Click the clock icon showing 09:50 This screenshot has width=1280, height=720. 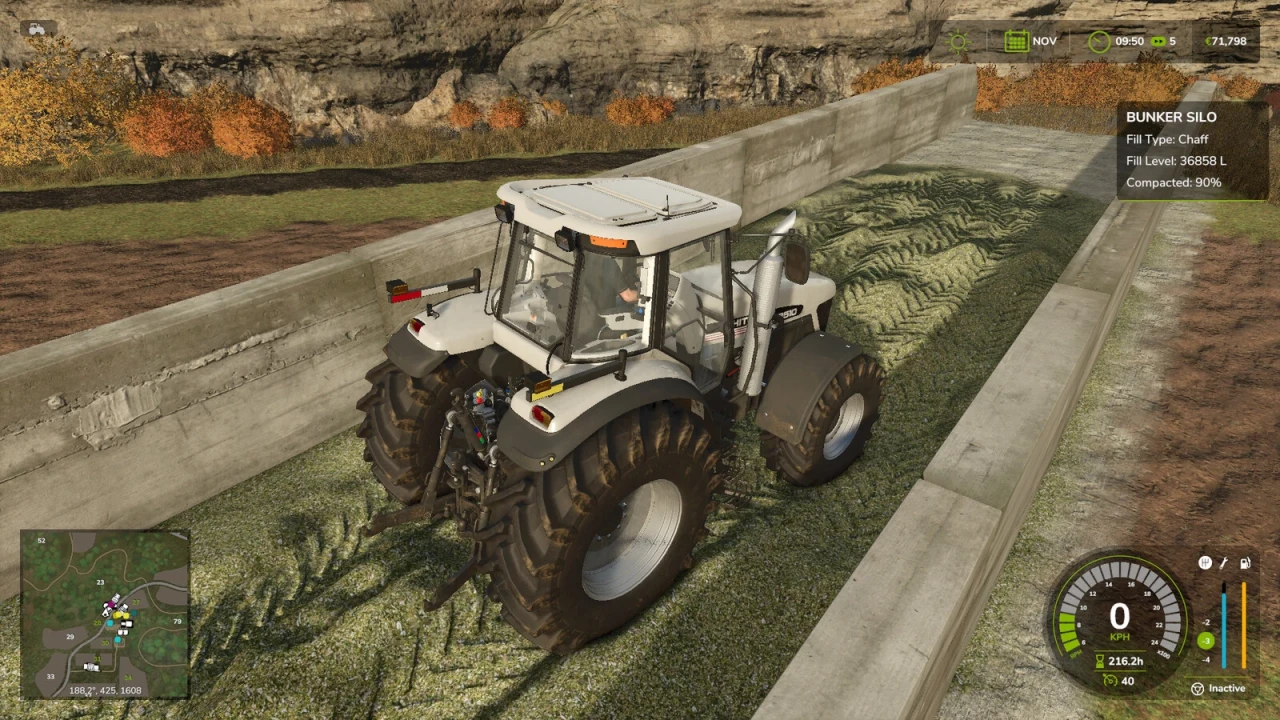1099,41
